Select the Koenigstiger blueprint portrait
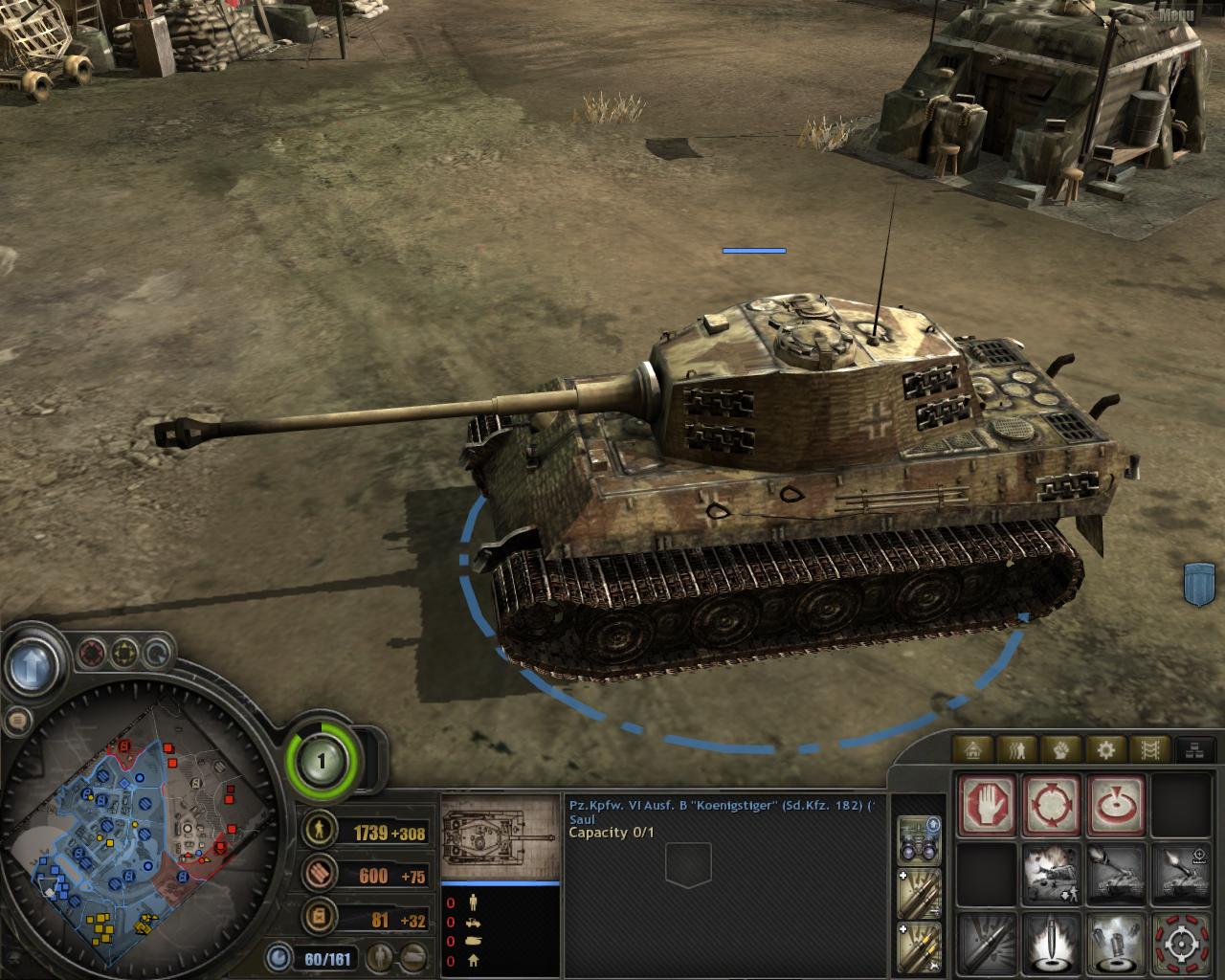The width and height of the screenshot is (1225, 980). point(500,836)
